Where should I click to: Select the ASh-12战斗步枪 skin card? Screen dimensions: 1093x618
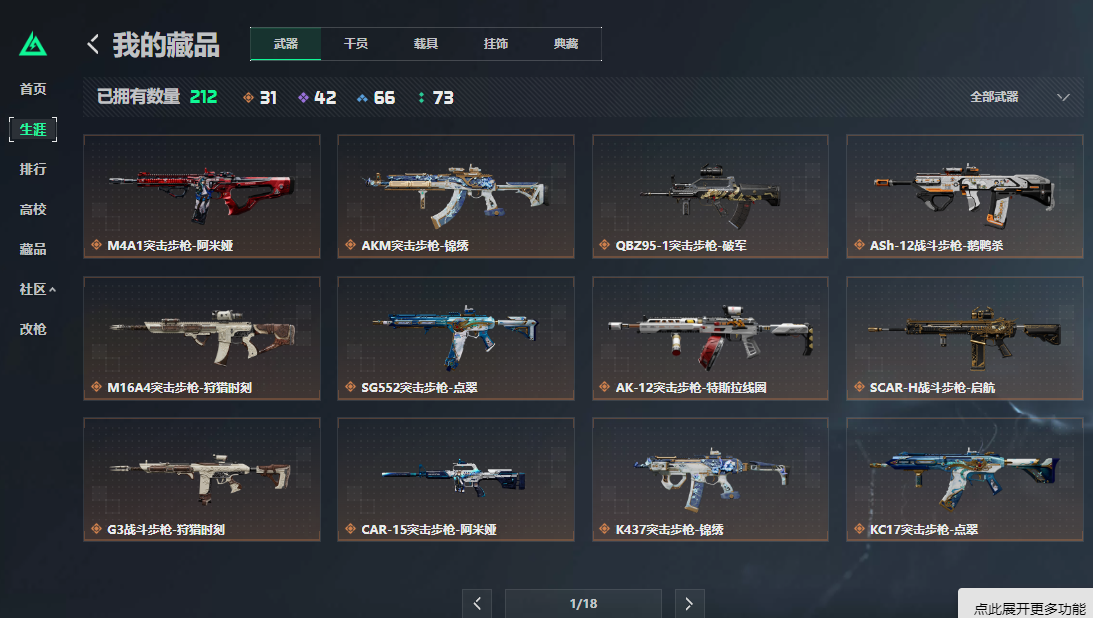[964, 196]
